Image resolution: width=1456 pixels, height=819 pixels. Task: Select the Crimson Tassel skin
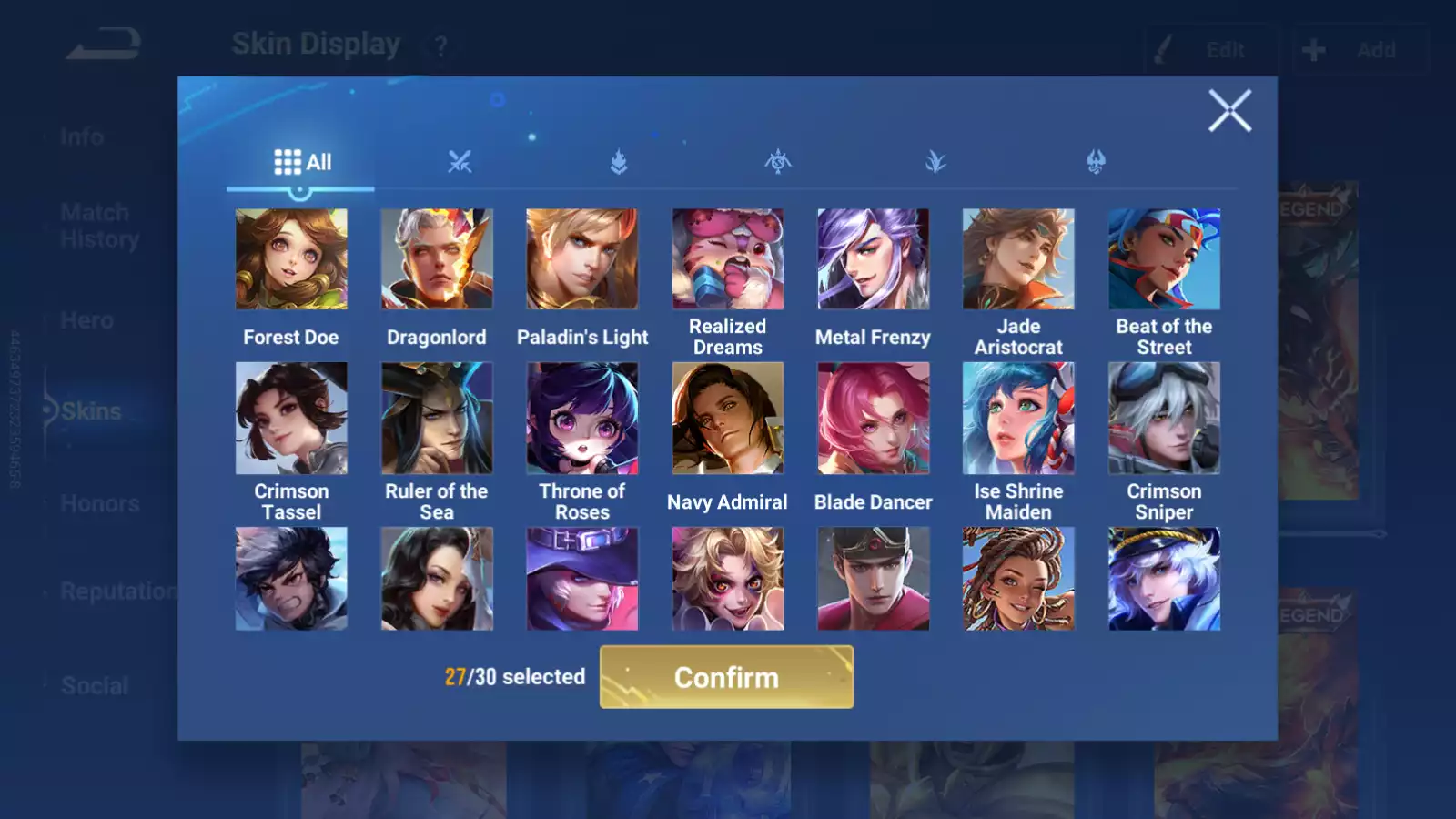click(x=291, y=419)
